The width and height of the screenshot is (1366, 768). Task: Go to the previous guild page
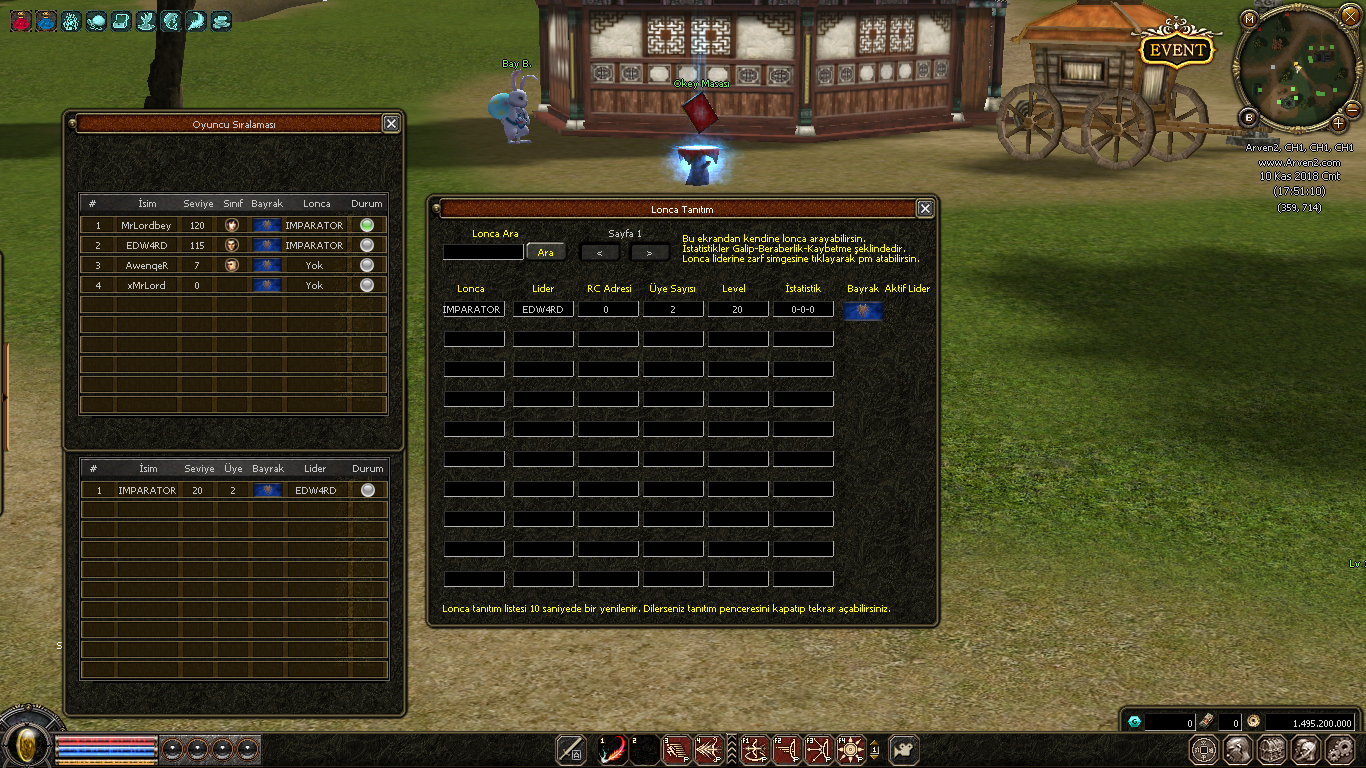600,252
